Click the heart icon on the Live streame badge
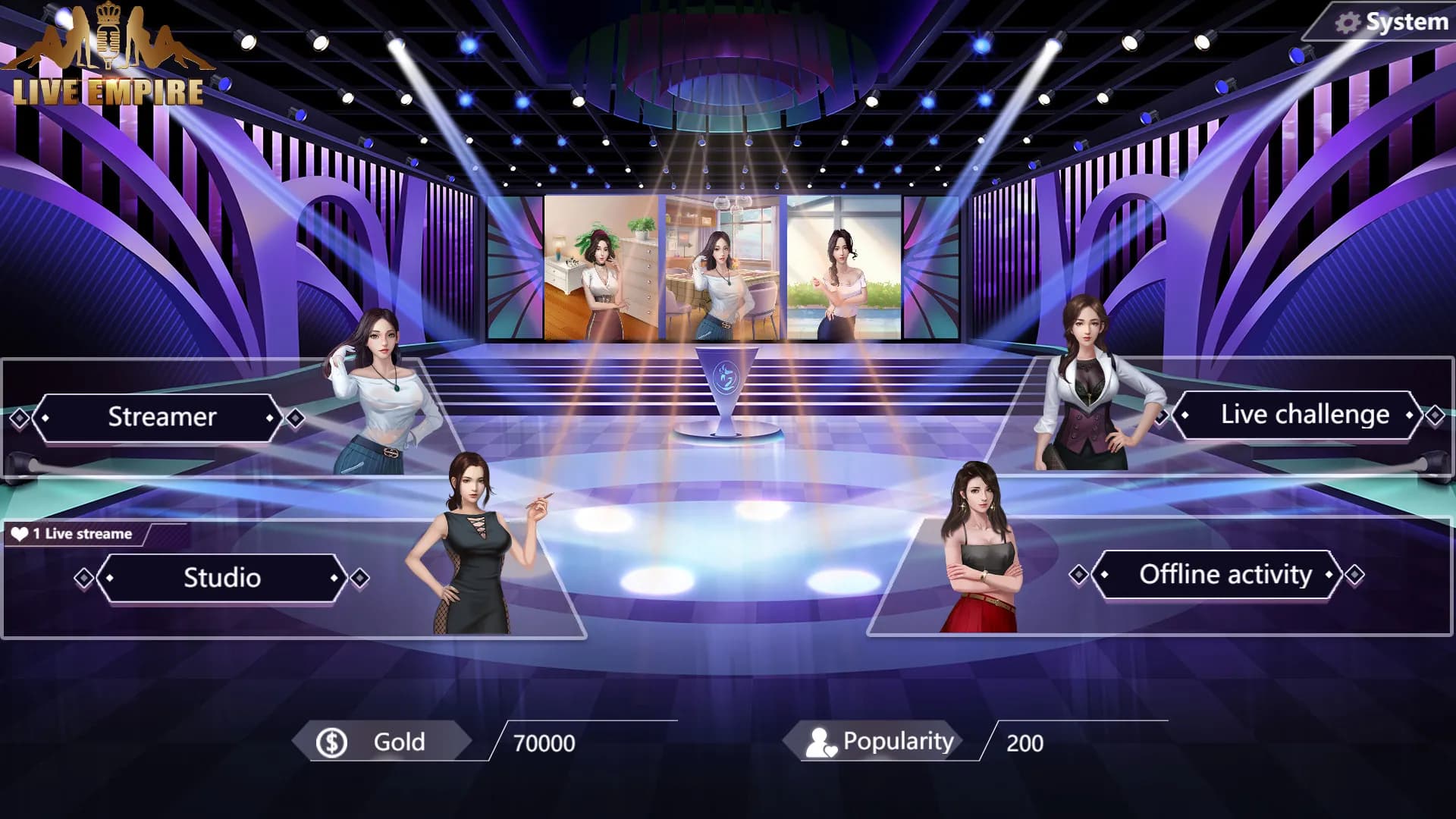The height and width of the screenshot is (819, 1456). (20, 533)
